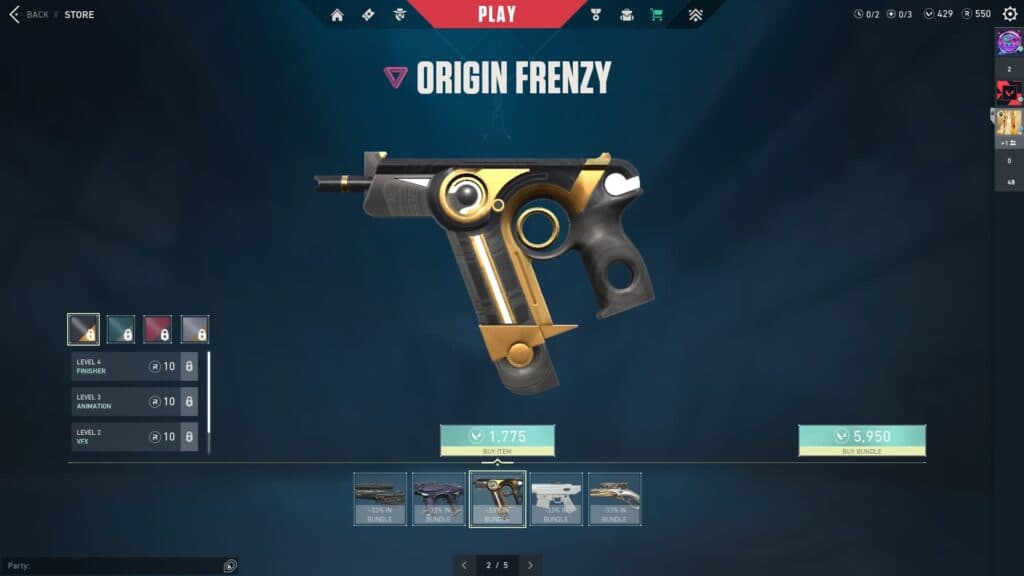The image size is (1024, 576).
Task: Open the home screen icon
Action: coord(337,15)
